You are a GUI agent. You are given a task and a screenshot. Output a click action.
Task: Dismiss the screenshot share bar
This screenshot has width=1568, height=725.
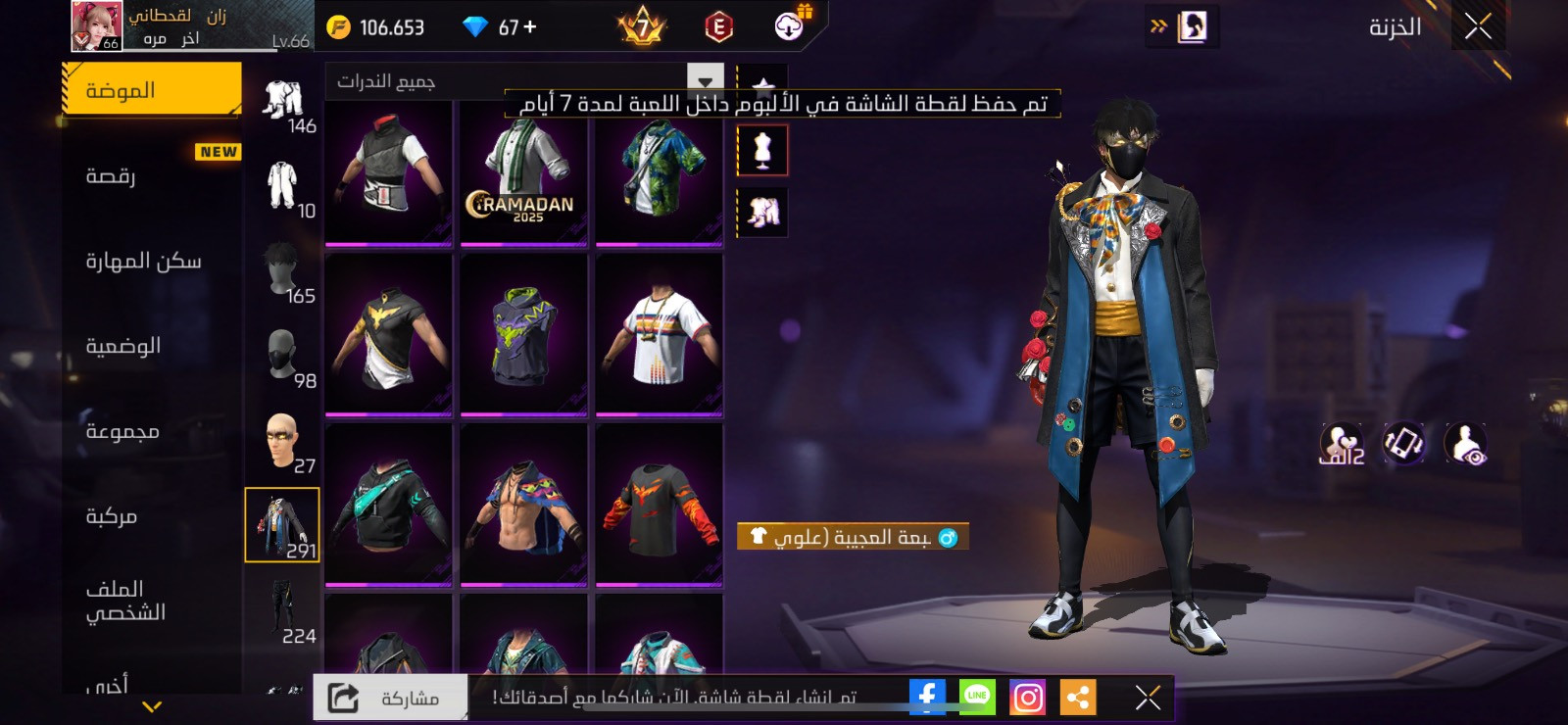1148,697
